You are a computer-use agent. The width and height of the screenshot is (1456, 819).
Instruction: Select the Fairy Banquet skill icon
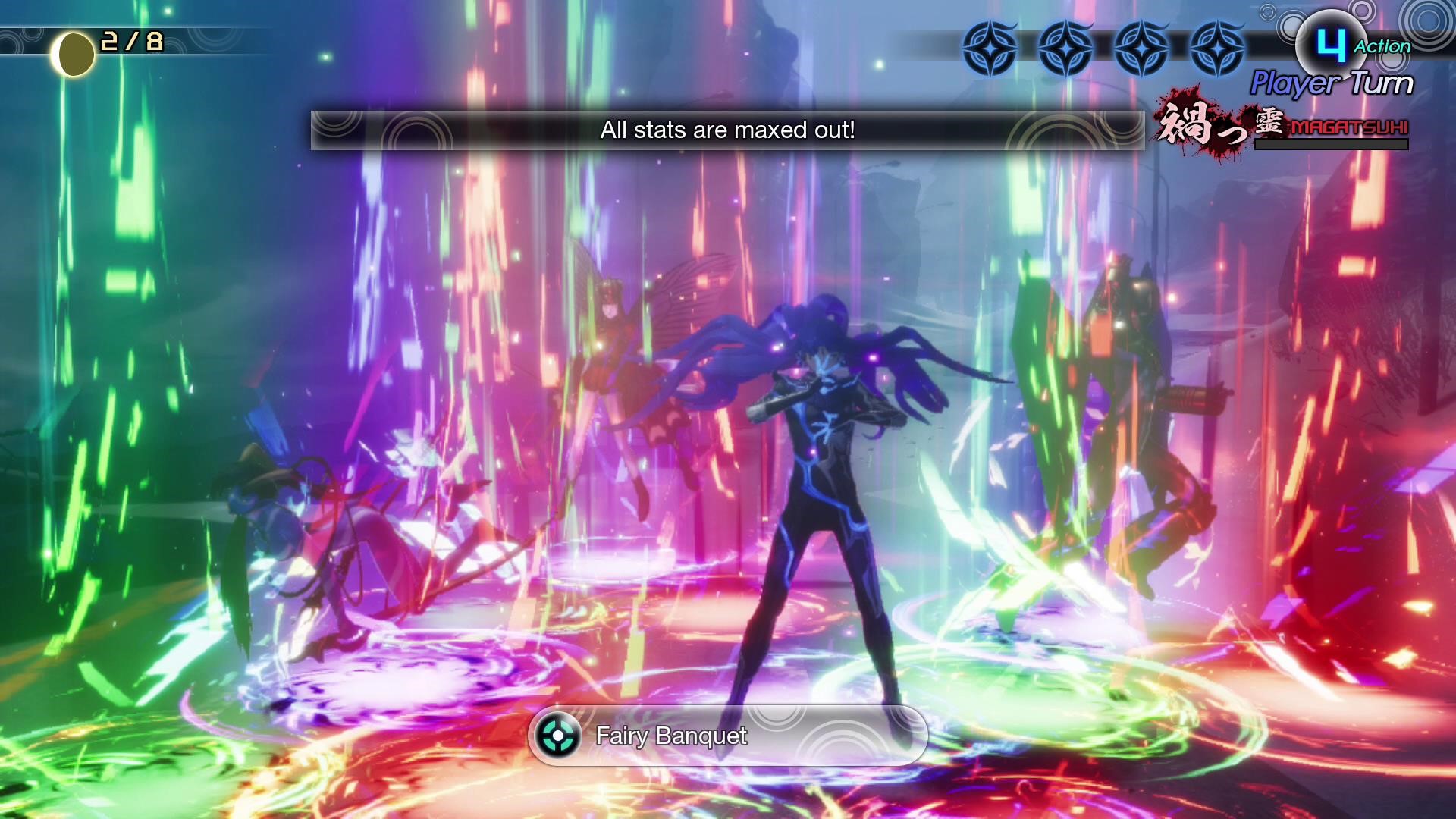pos(560,736)
